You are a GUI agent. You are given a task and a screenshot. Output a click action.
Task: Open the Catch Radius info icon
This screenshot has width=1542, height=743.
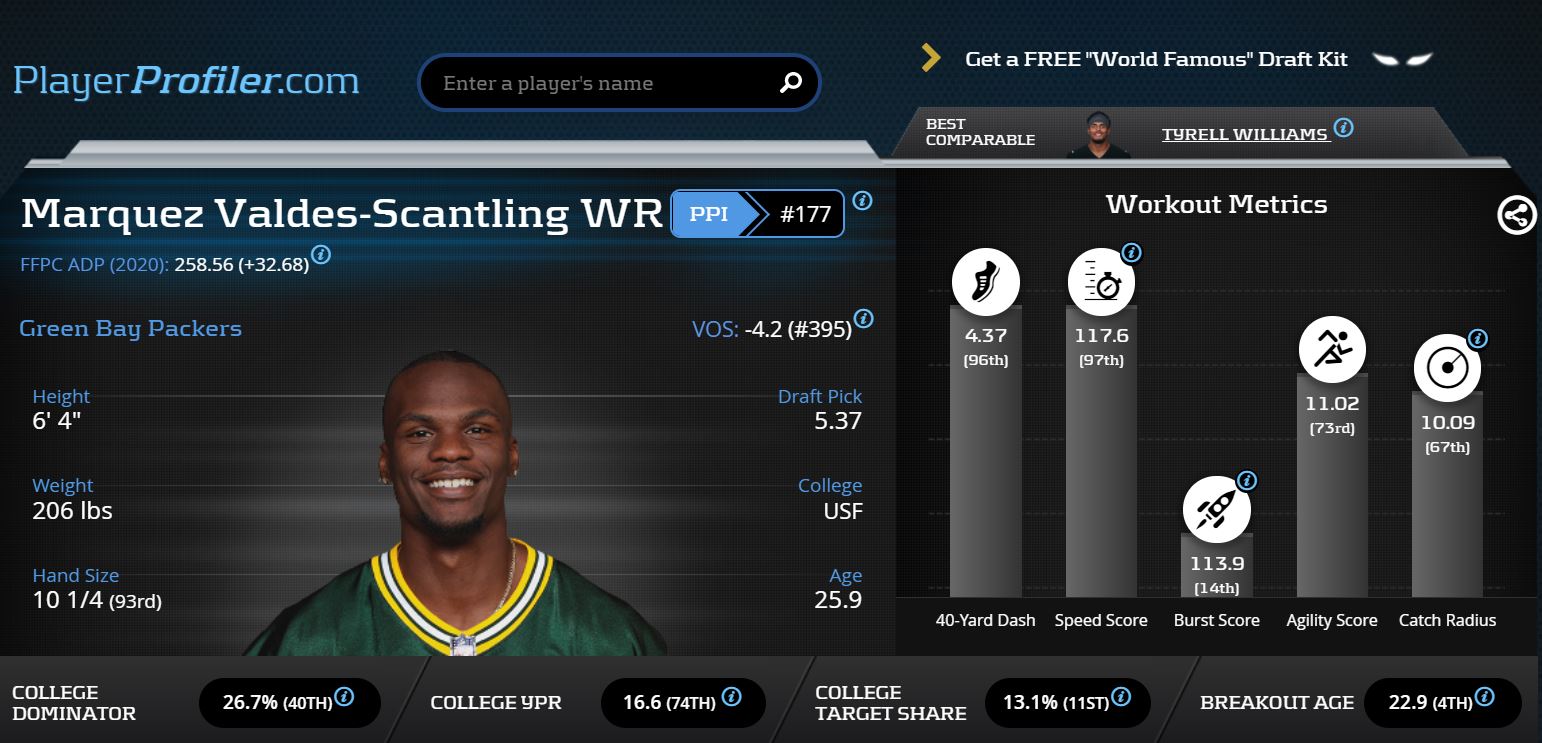point(1477,339)
